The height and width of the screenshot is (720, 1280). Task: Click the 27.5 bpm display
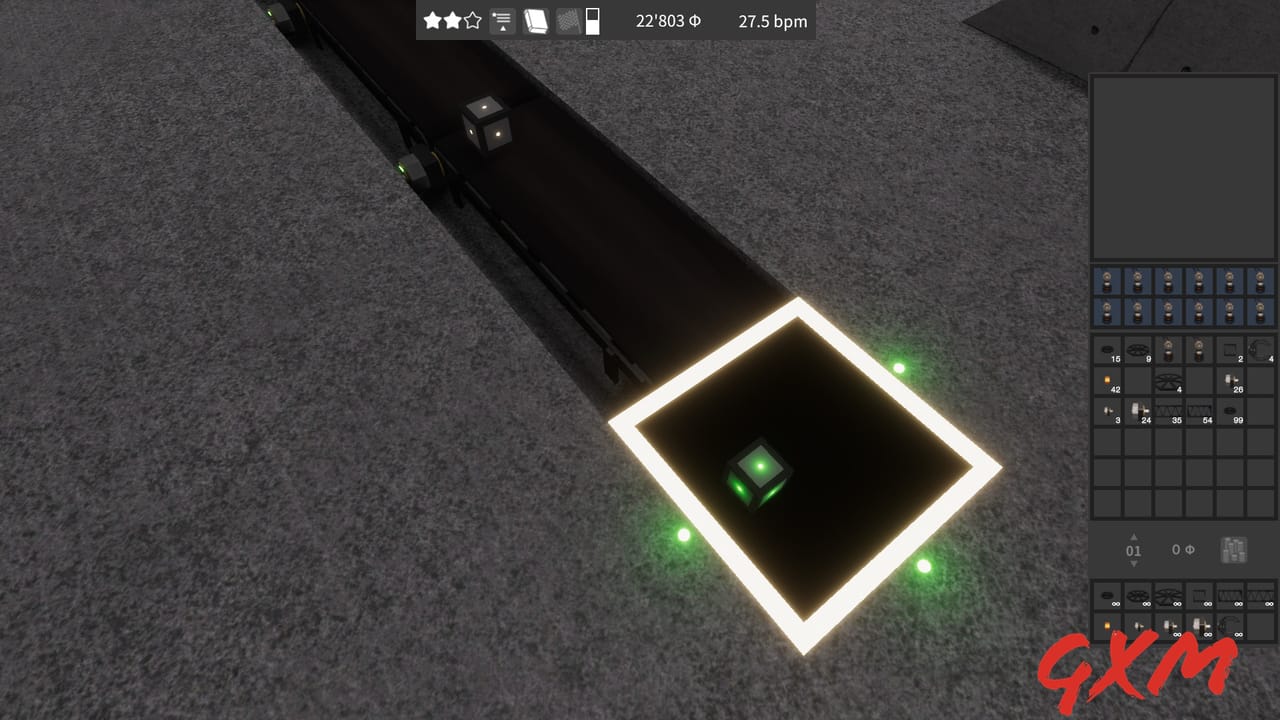770,20
